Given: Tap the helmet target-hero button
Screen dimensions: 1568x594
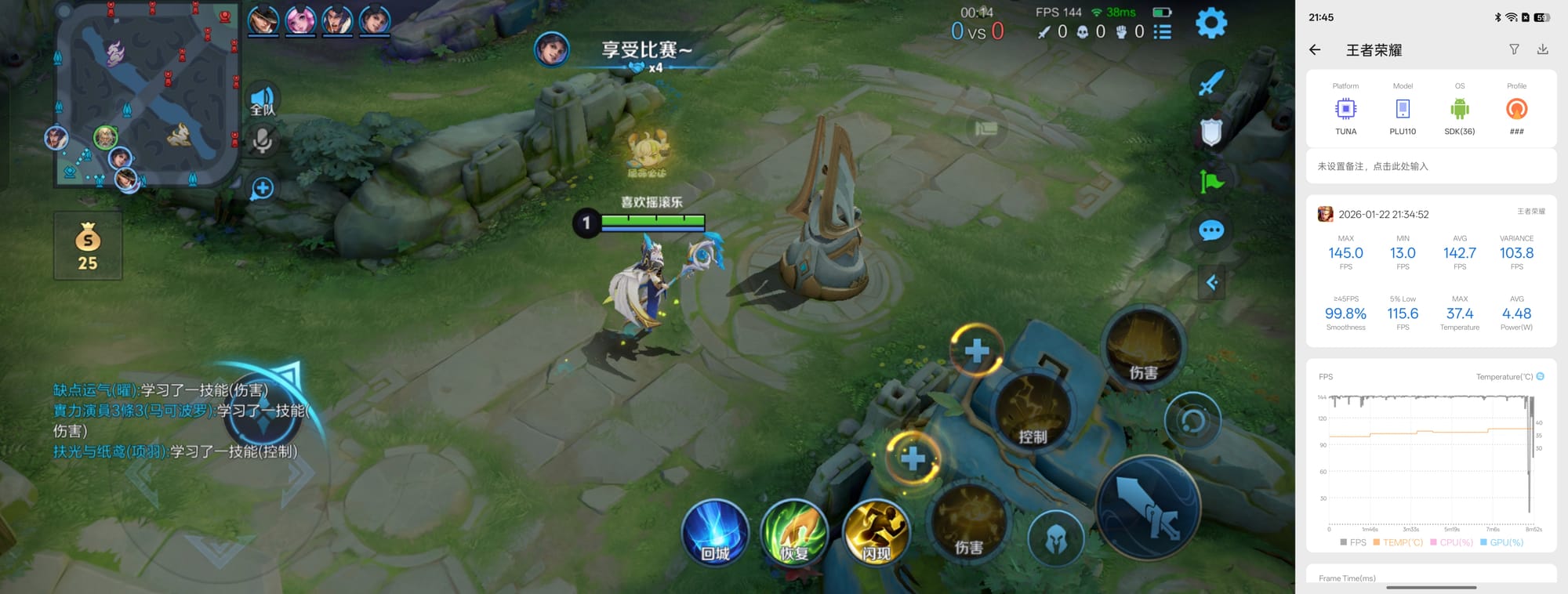Looking at the screenshot, I should 1056,539.
